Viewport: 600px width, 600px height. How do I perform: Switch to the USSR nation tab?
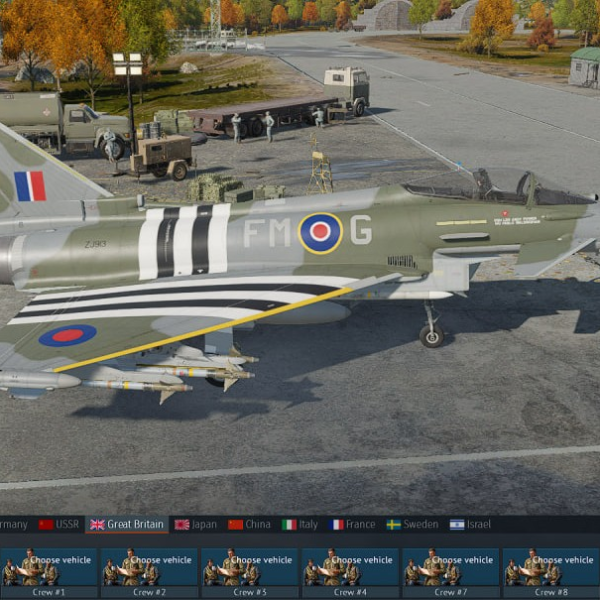coord(59,524)
